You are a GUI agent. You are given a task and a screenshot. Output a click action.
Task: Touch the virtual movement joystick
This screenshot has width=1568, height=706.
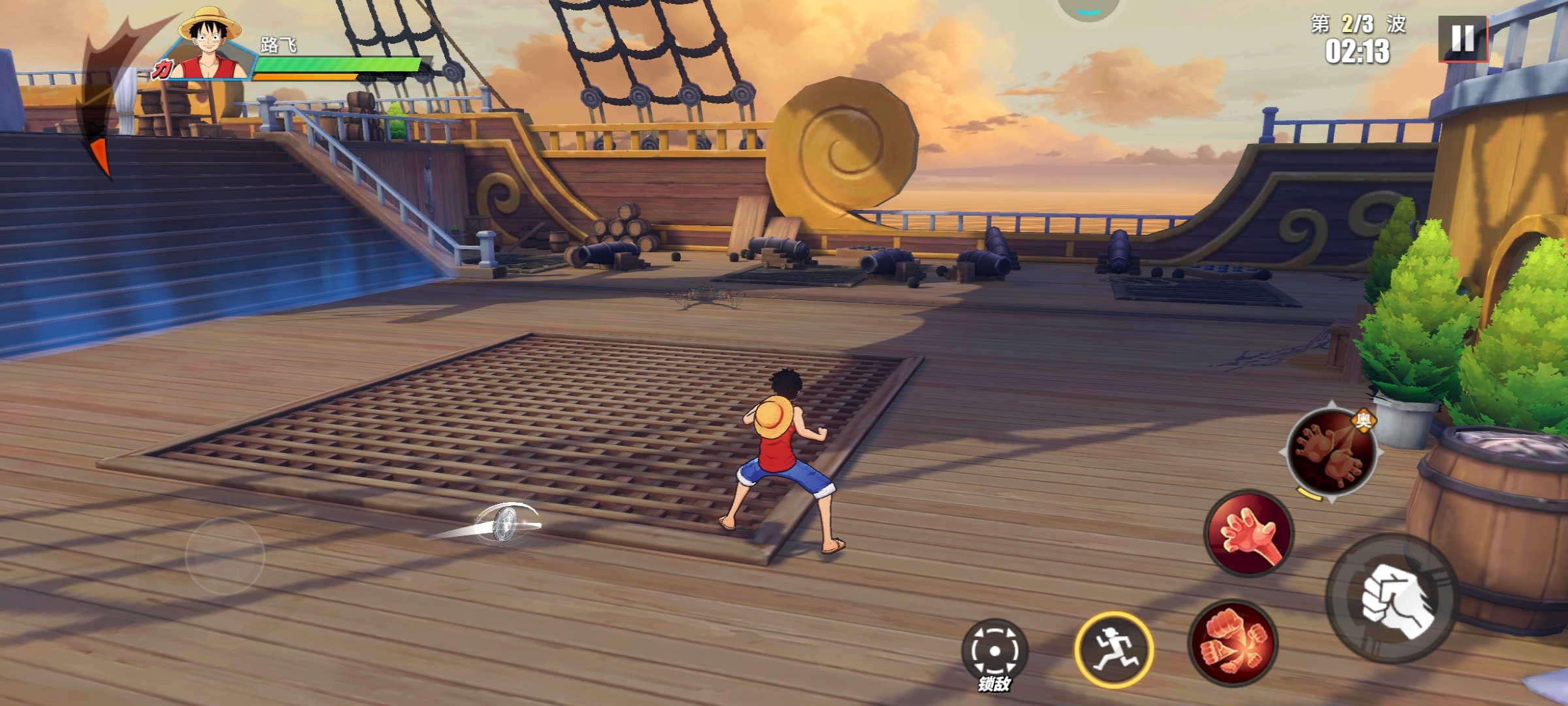(x=225, y=556)
